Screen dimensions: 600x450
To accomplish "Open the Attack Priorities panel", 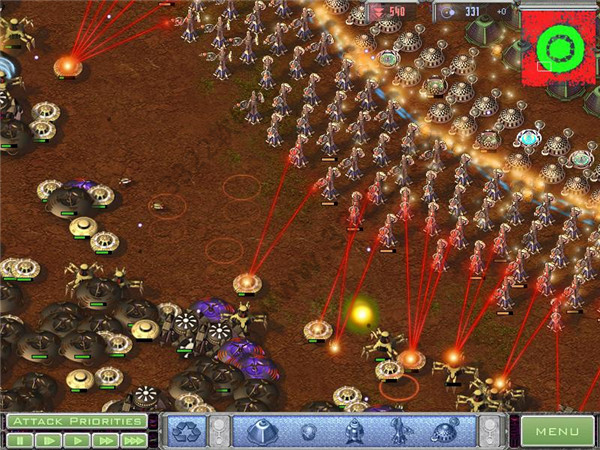I will 75,422.
